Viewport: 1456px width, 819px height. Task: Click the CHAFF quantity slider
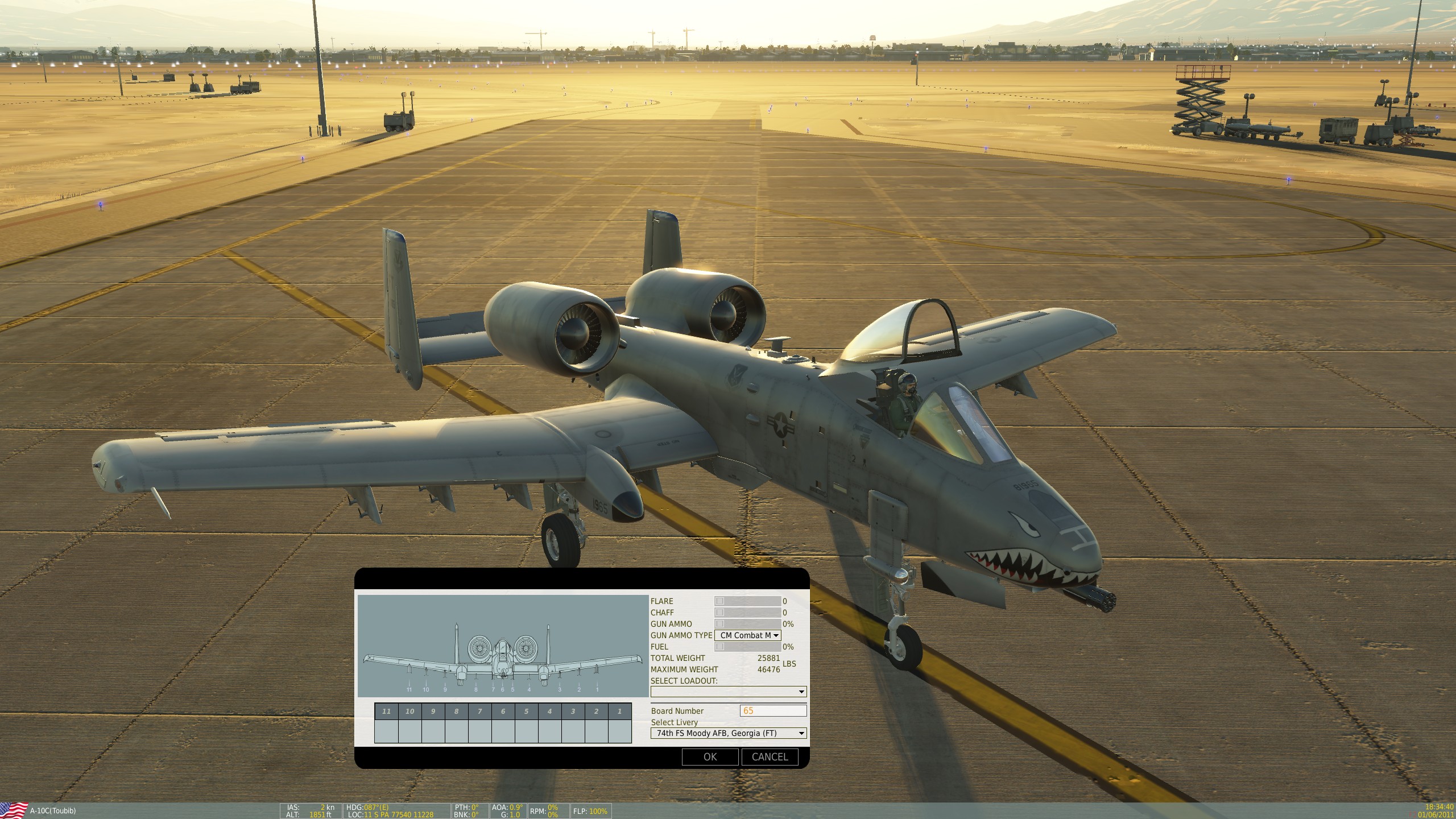point(747,613)
